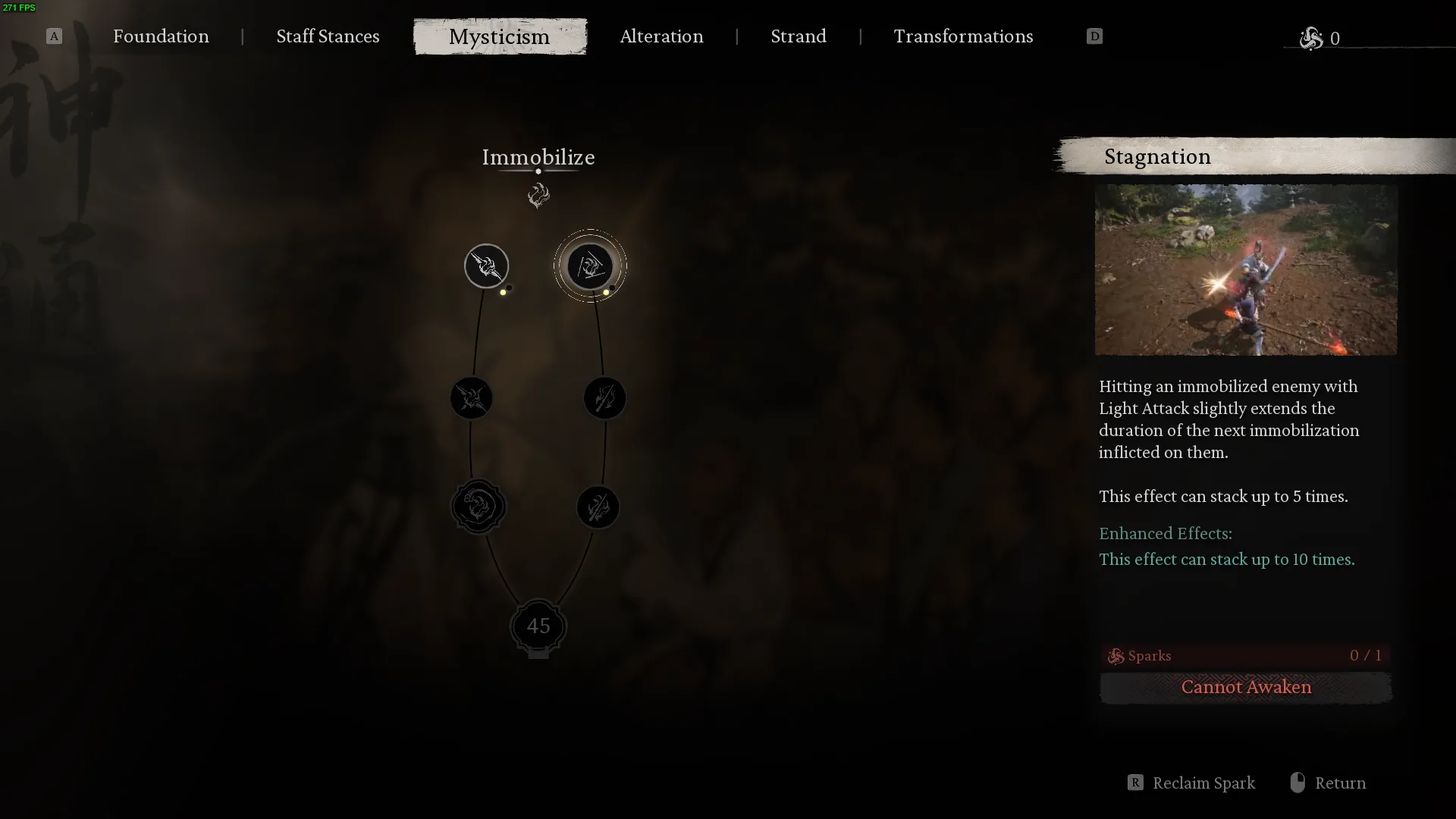Select the Immobilize spell emblem under the title

[x=538, y=196]
